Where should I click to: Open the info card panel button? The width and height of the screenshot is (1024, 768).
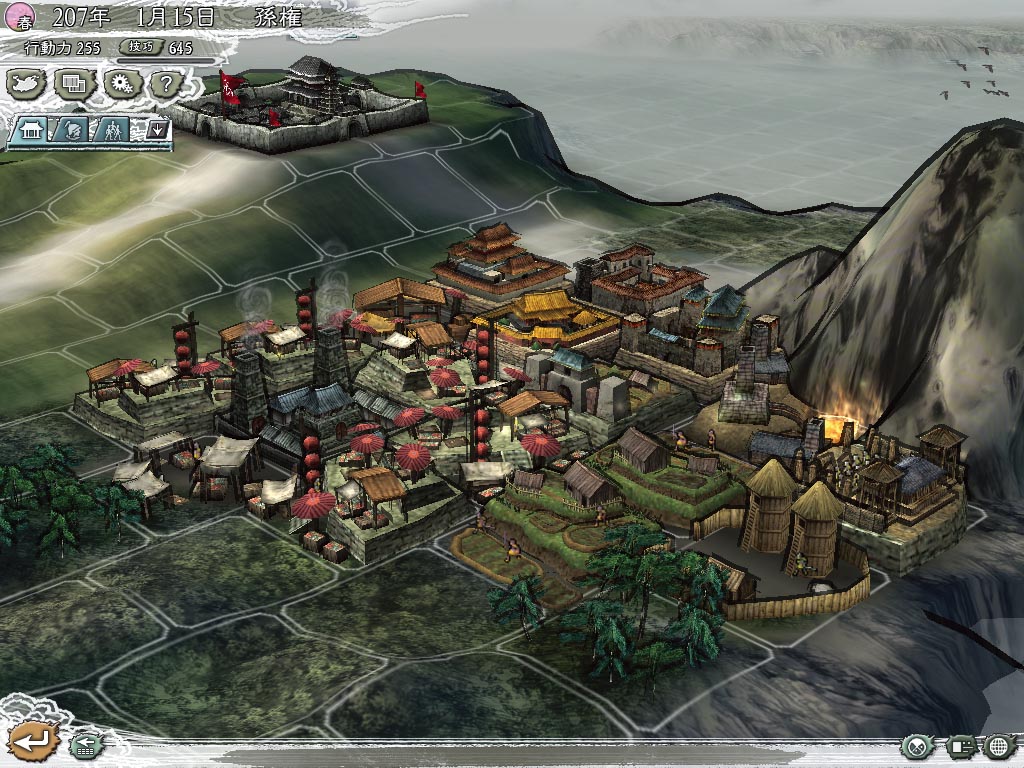[960, 746]
